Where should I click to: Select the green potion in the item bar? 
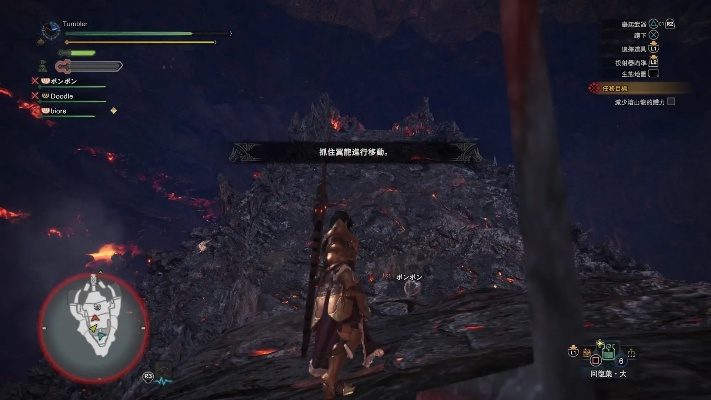(x=607, y=351)
